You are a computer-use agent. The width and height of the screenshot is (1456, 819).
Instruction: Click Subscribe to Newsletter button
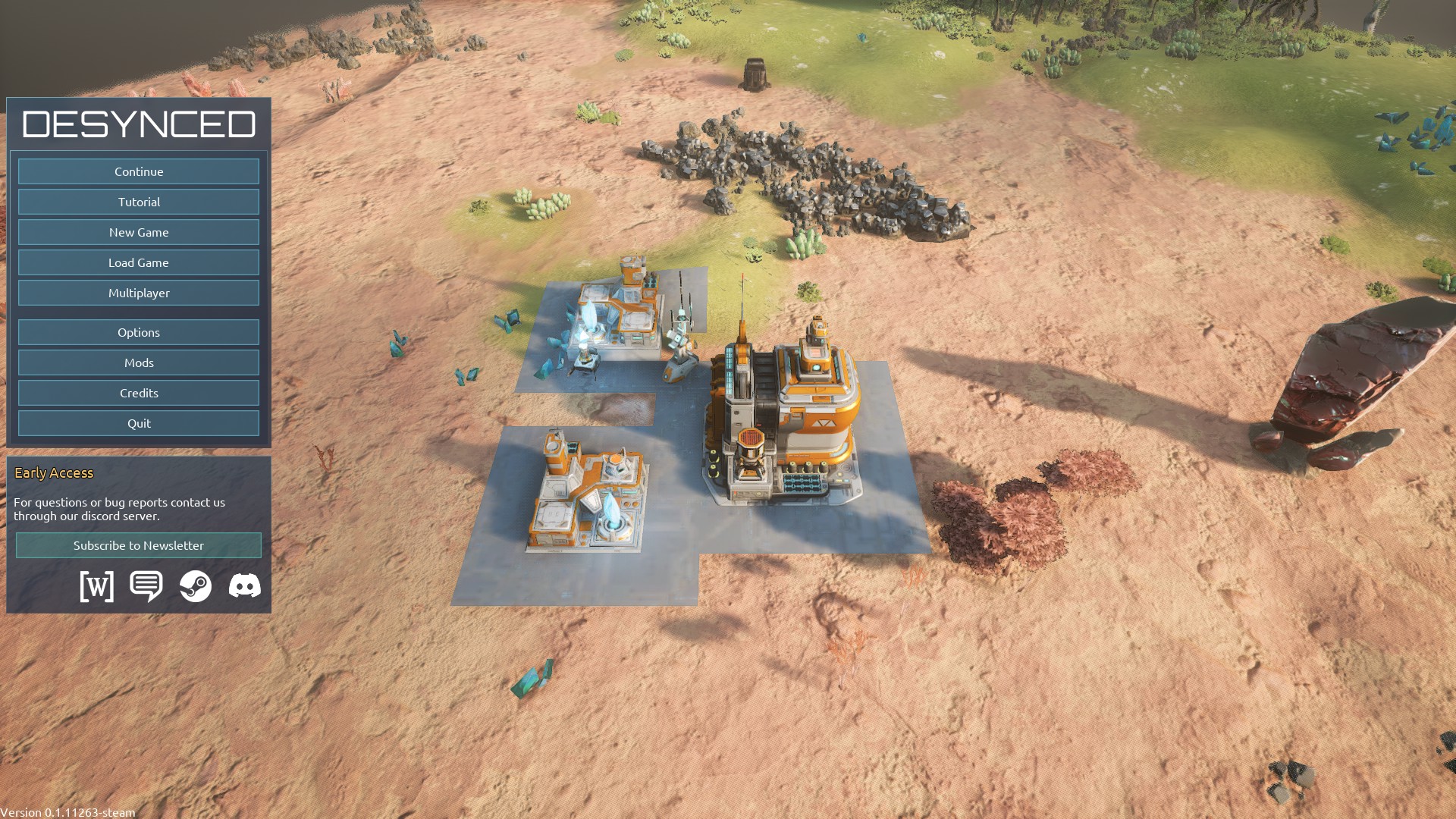pyautogui.click(x=139, y=545)
